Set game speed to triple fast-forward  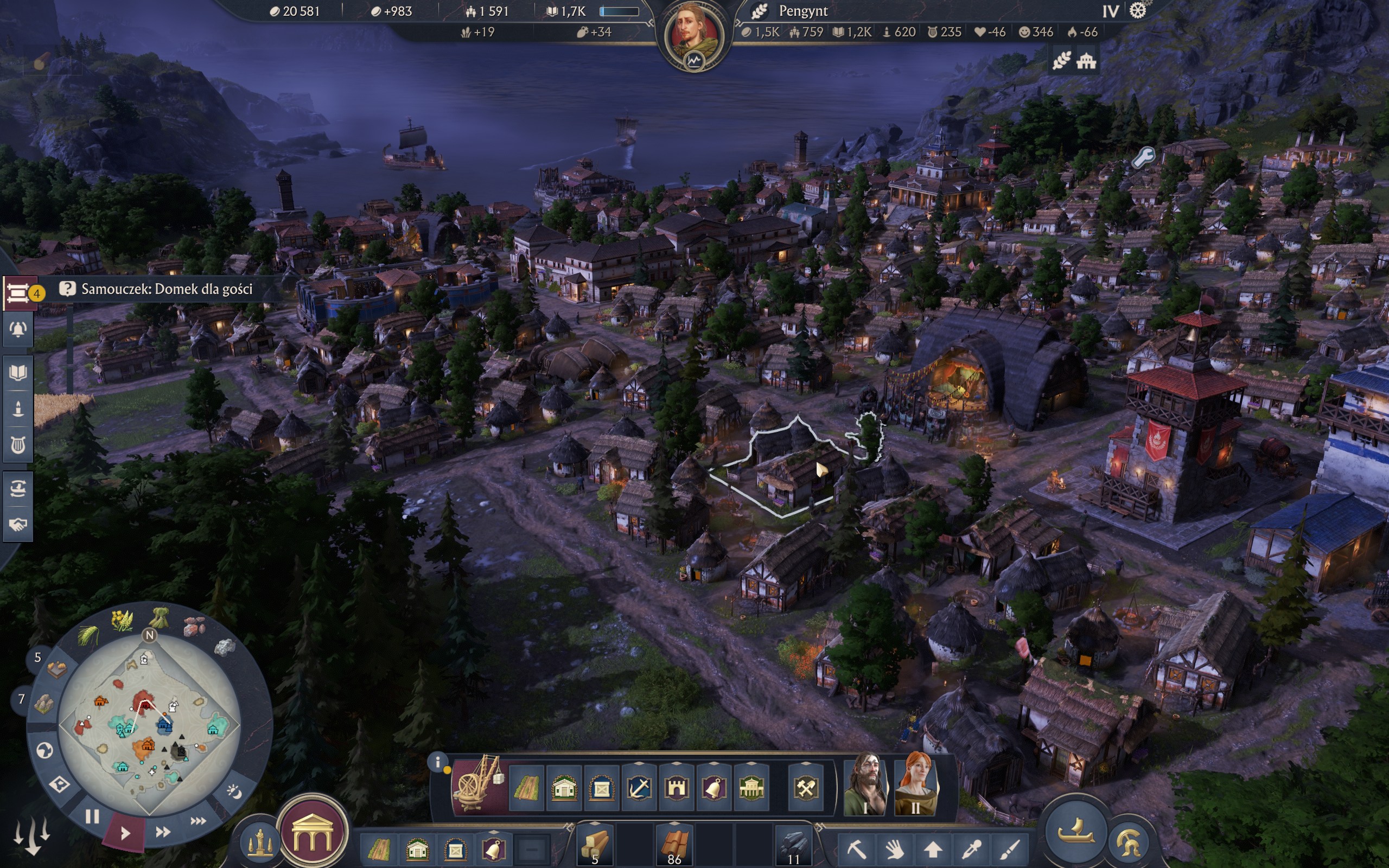point(198,821)
